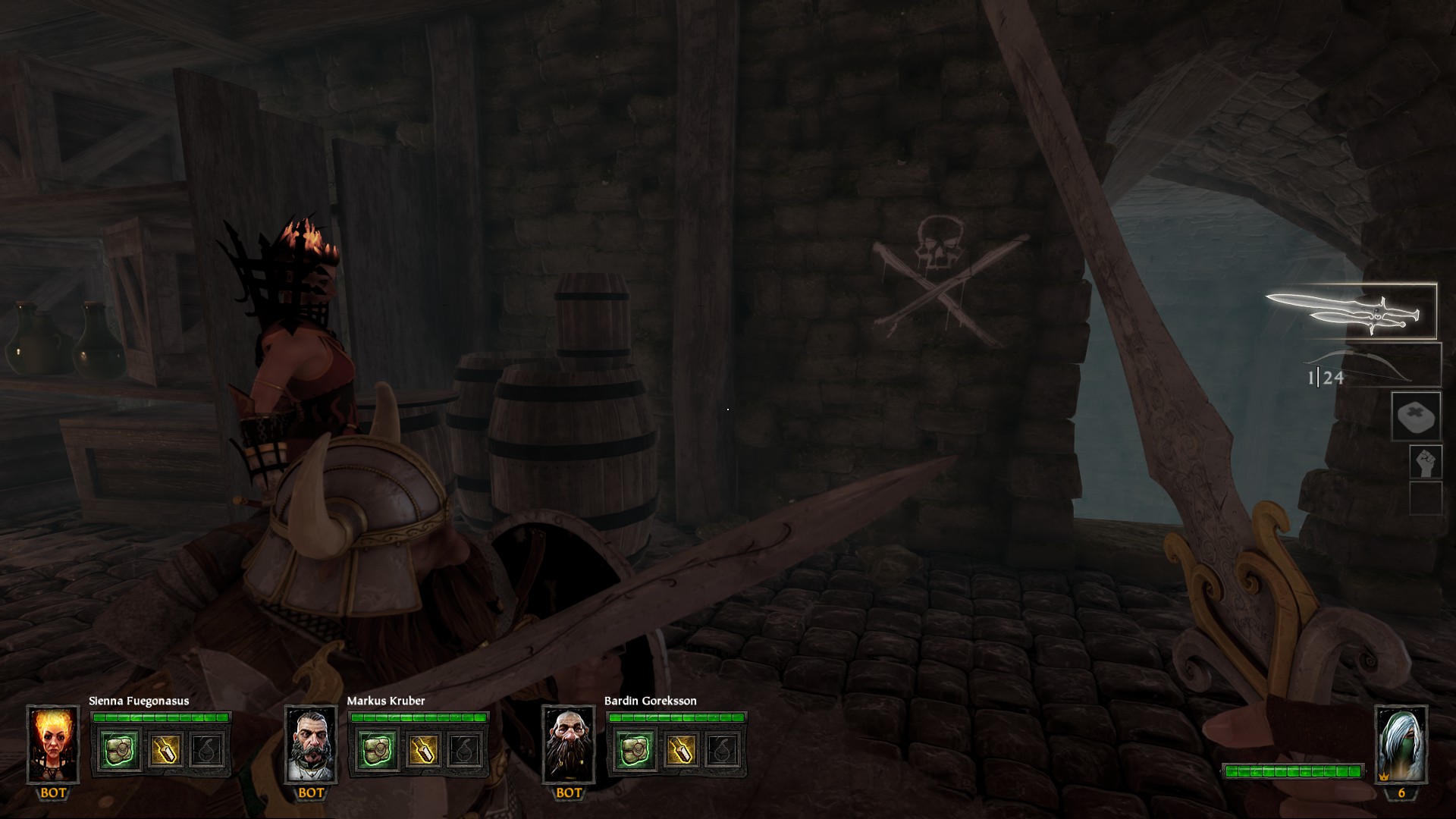Click Markus Kruber's portrait

tap(311, 745)
